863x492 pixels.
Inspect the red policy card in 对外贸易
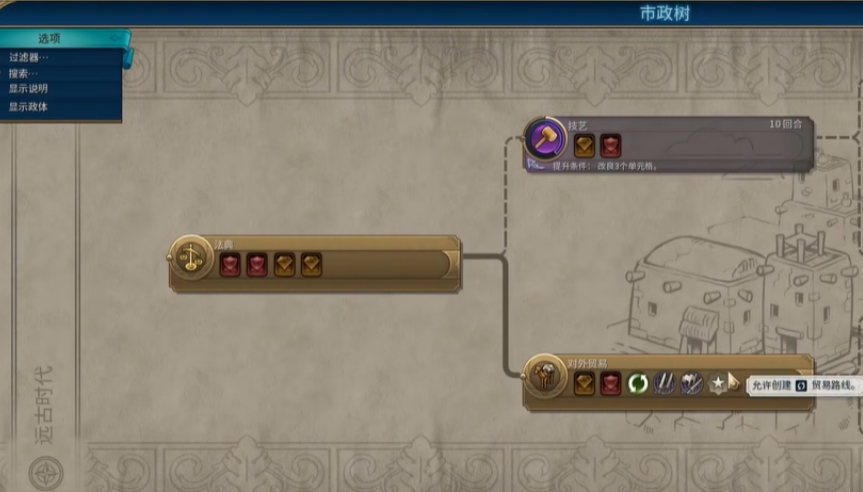point(611,383)
